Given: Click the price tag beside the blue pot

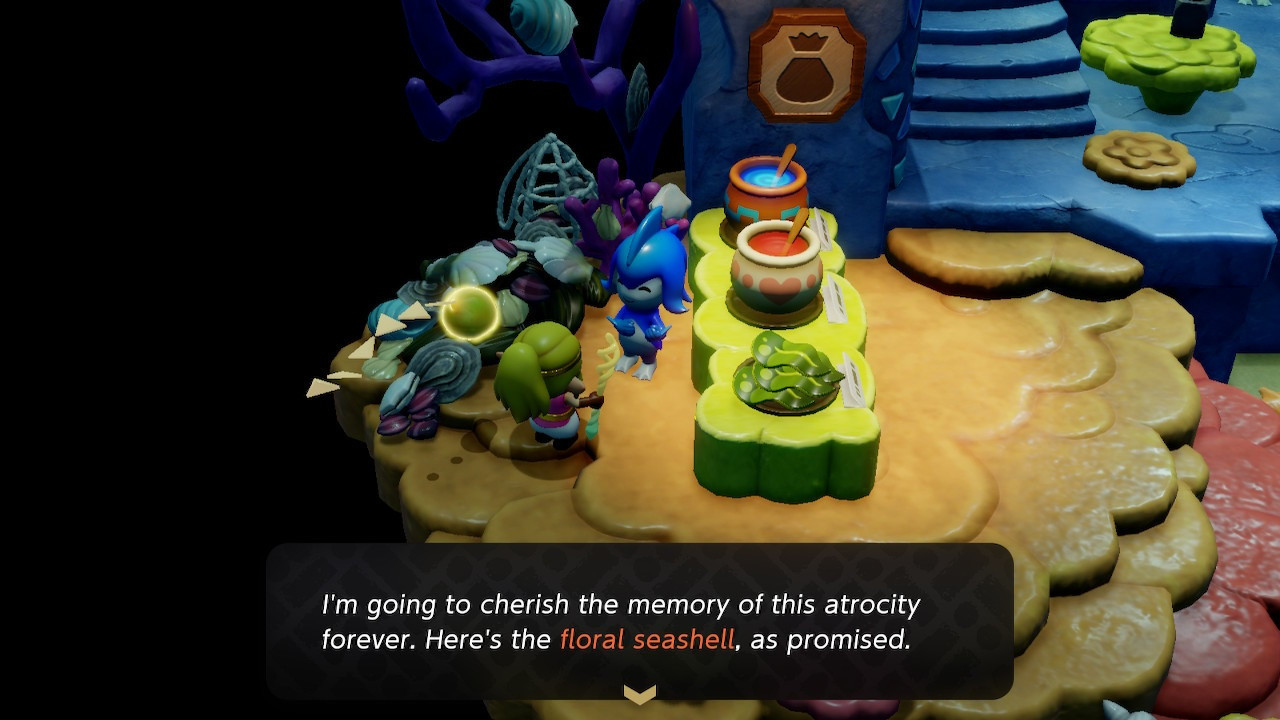Looking at the screenshot, I should (x=820, y=227).
